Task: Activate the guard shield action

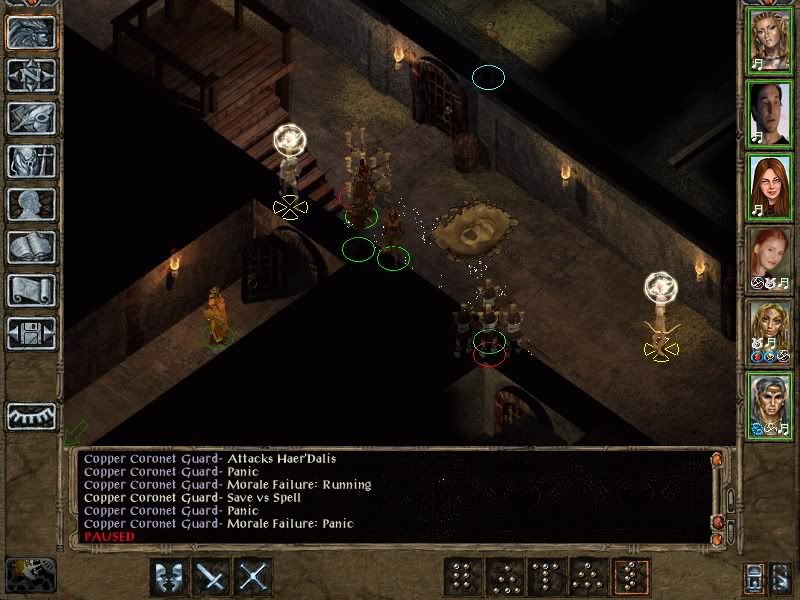Action: pos(168,577)
